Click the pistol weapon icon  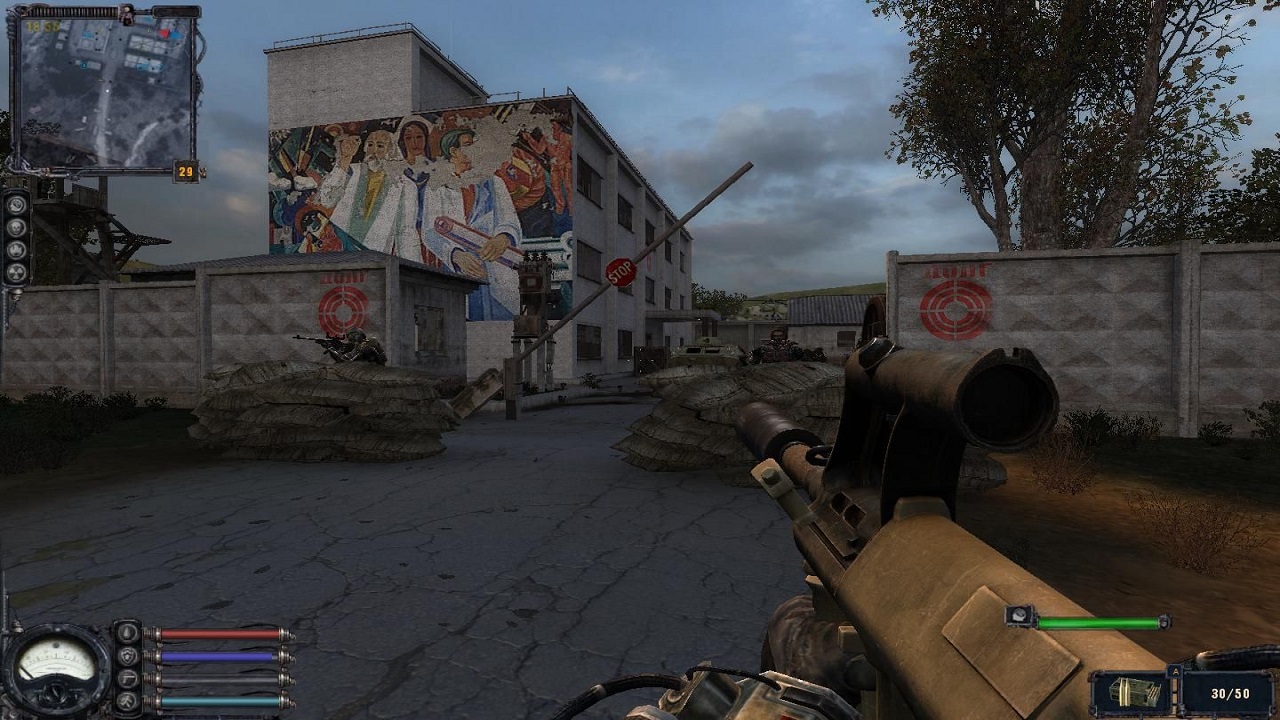127,679
